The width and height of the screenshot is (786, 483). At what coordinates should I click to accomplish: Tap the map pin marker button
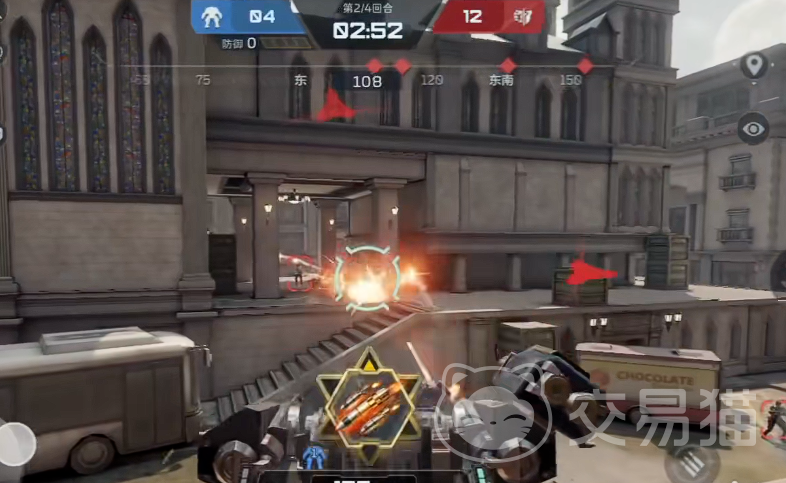tap(753, 66)
